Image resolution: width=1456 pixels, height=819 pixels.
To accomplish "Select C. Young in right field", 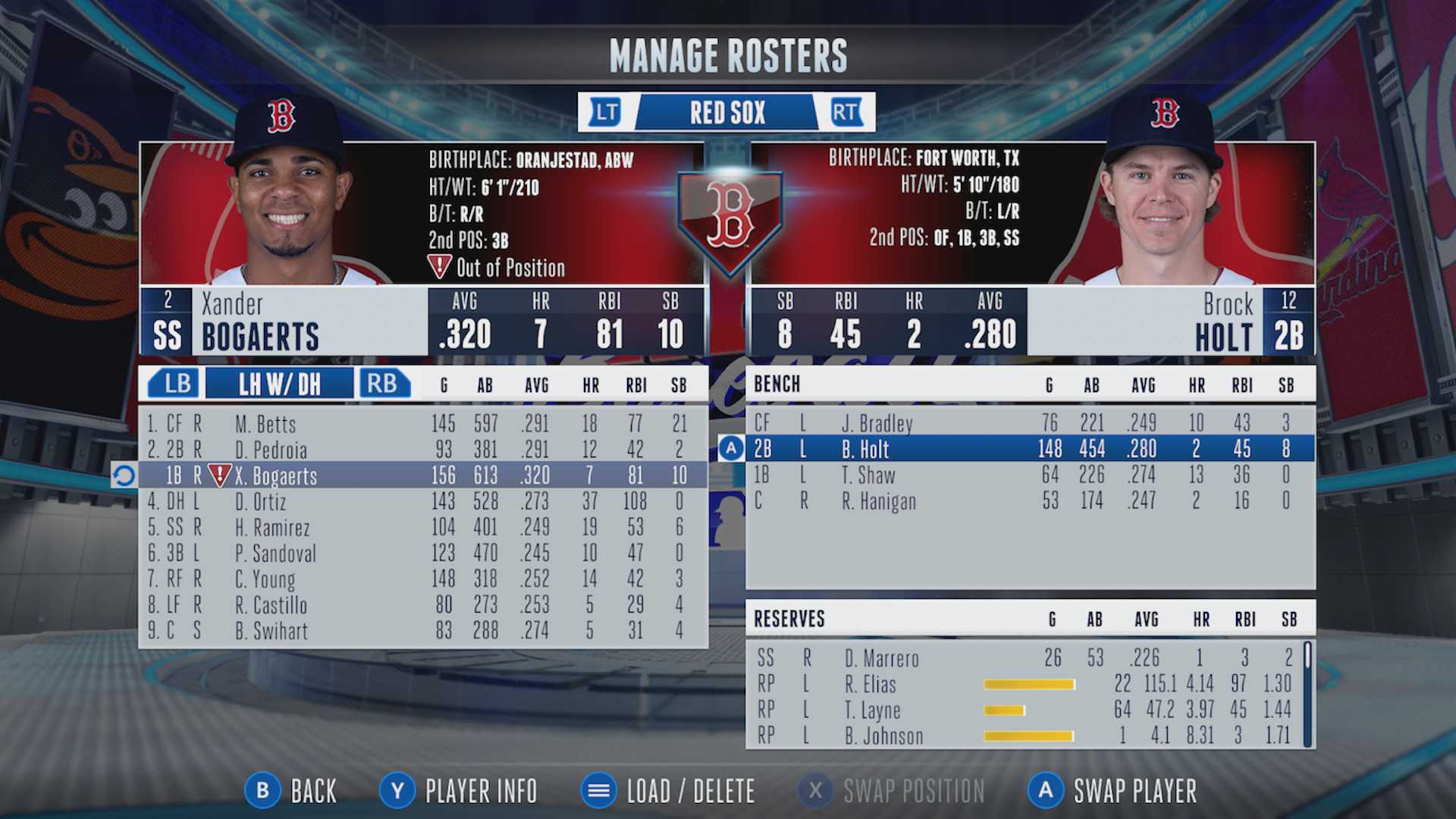I will pos(422,579).
